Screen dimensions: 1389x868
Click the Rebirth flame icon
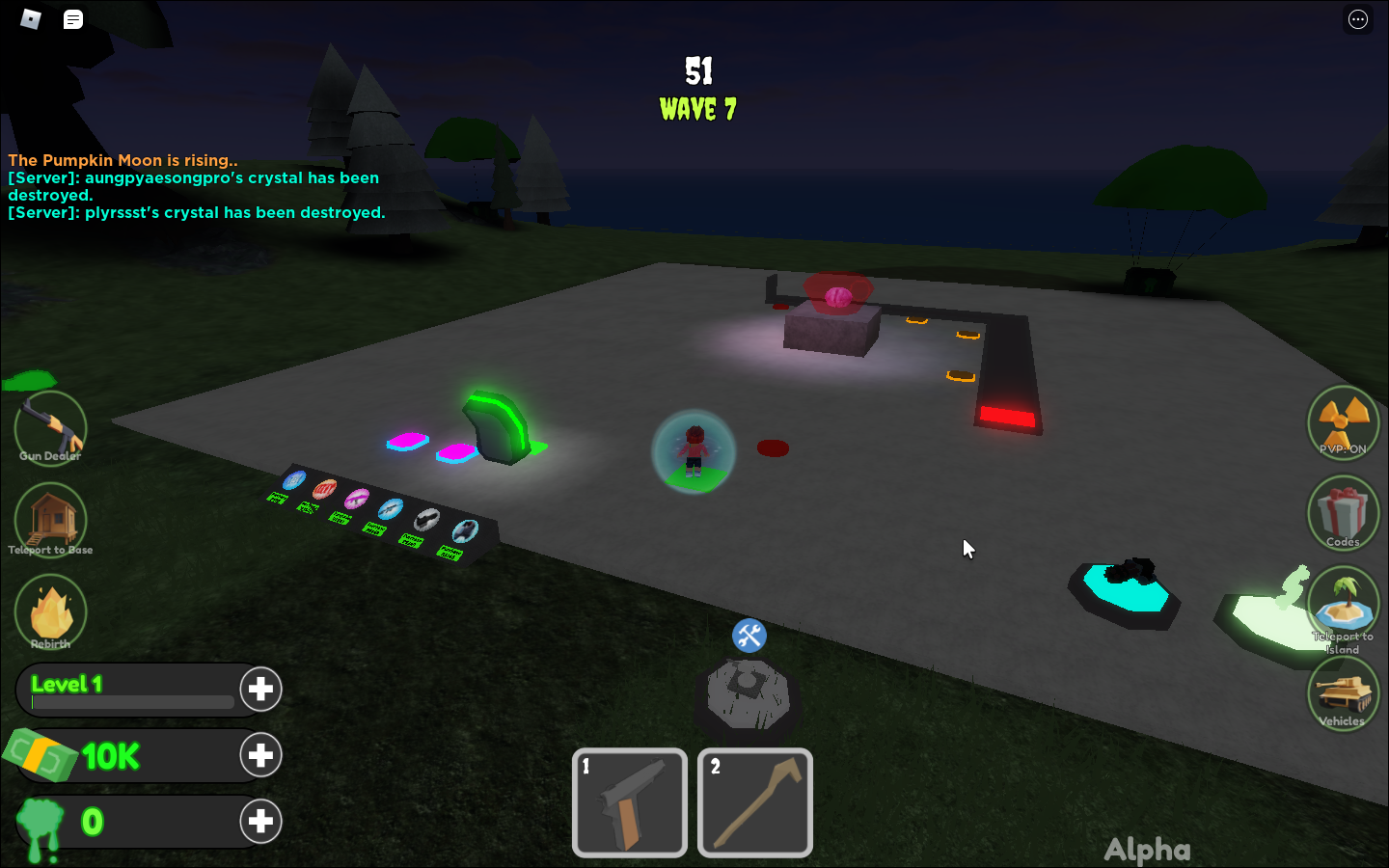click(50, 610)
